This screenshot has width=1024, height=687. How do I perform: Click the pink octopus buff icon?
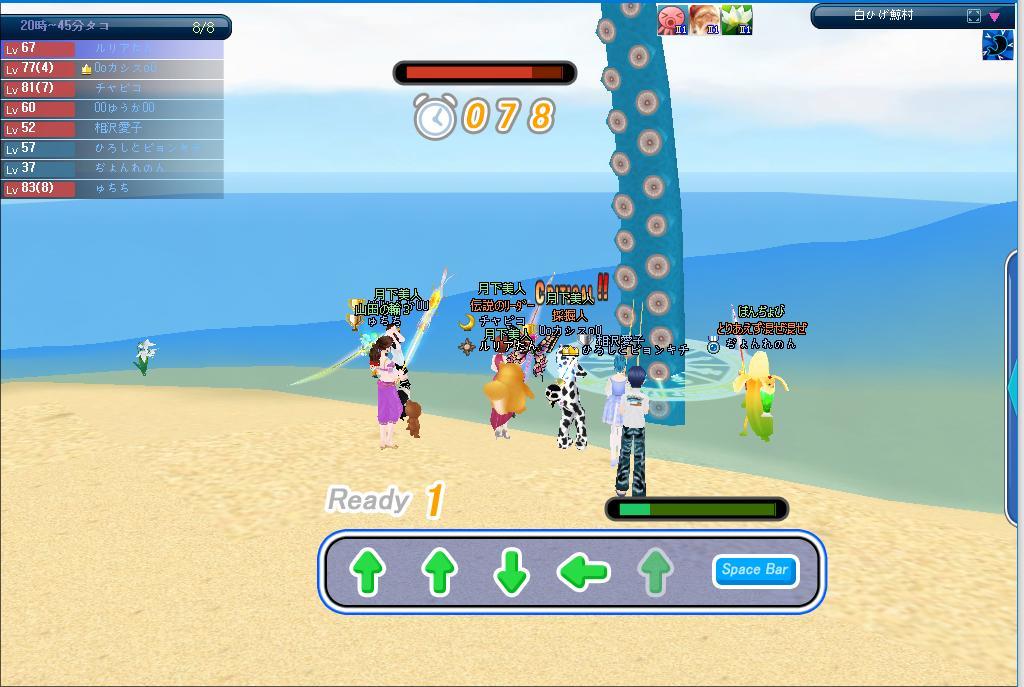pos(672,20)
